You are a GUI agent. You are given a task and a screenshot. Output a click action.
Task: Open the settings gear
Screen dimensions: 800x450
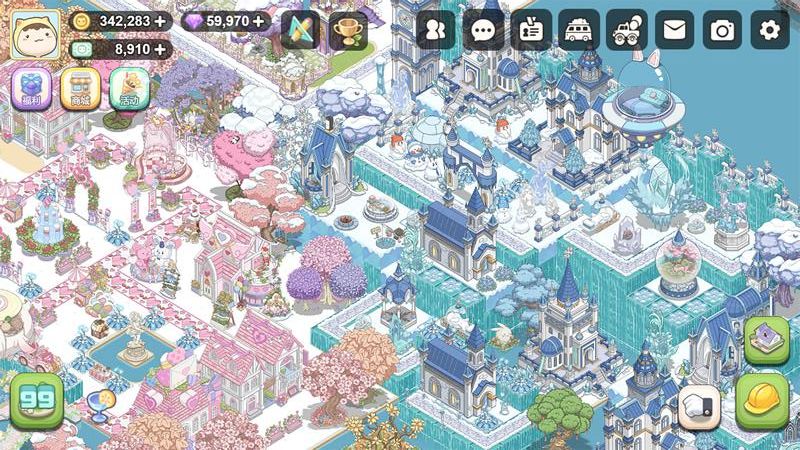coord(770,31)
